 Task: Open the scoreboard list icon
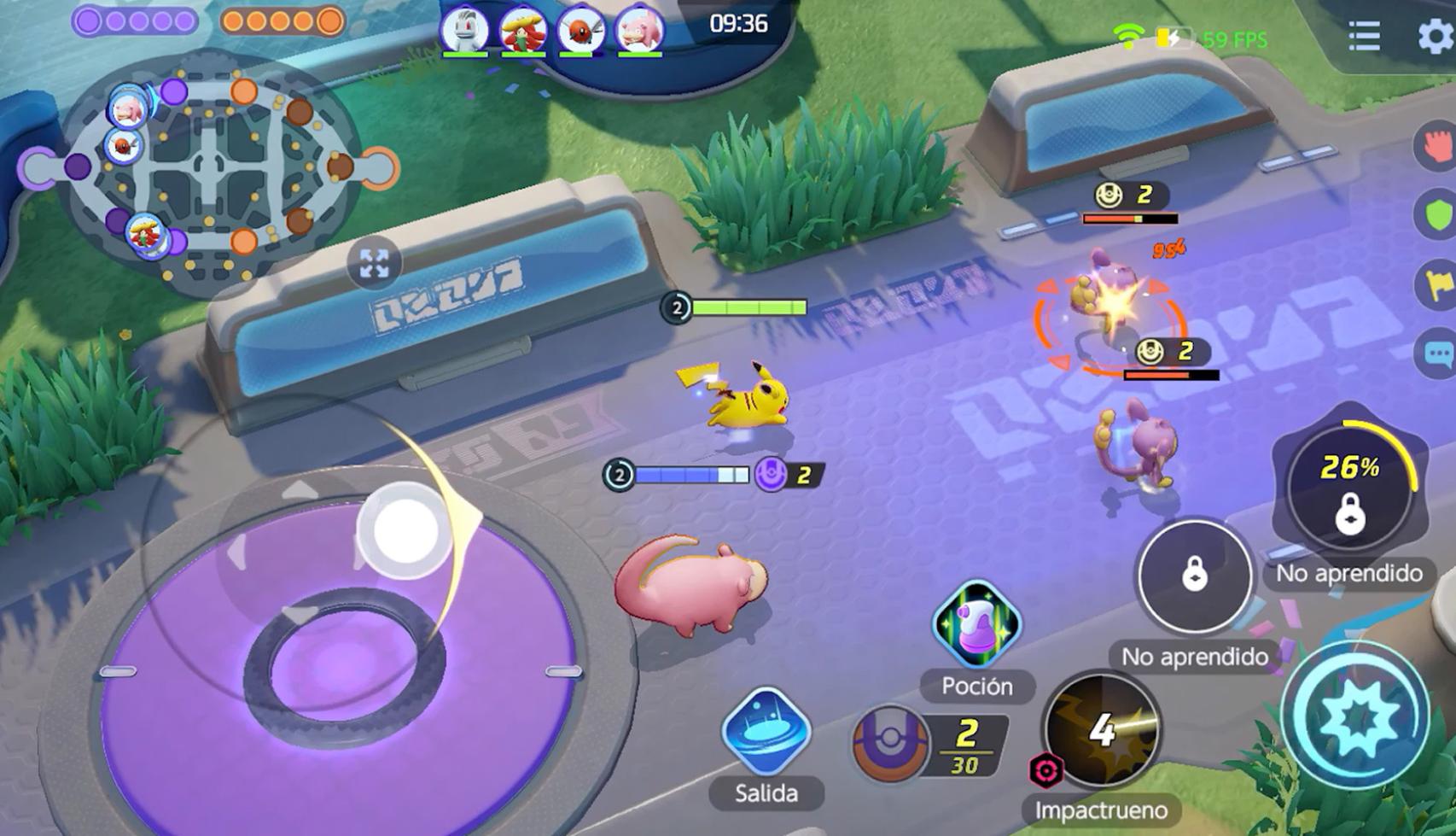[1363, 38]
